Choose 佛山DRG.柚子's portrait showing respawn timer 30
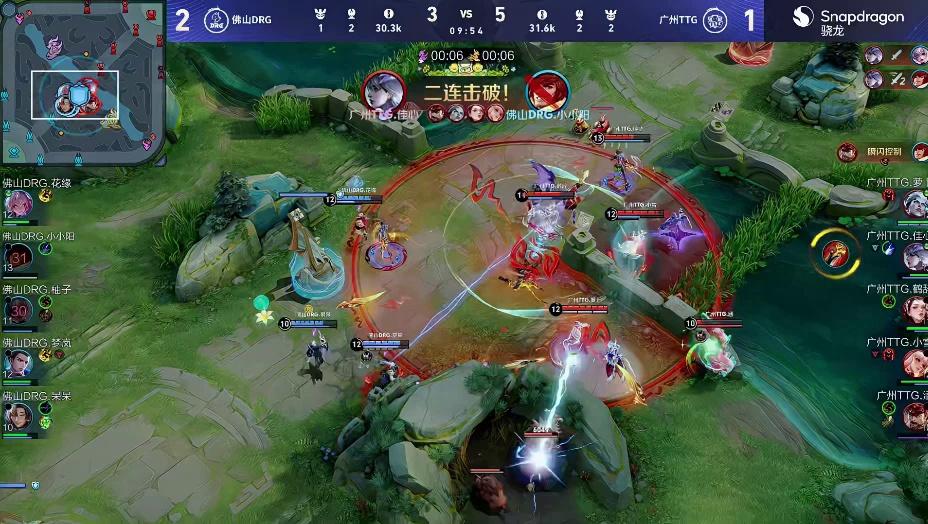The image size is (928, 524). 19,311
